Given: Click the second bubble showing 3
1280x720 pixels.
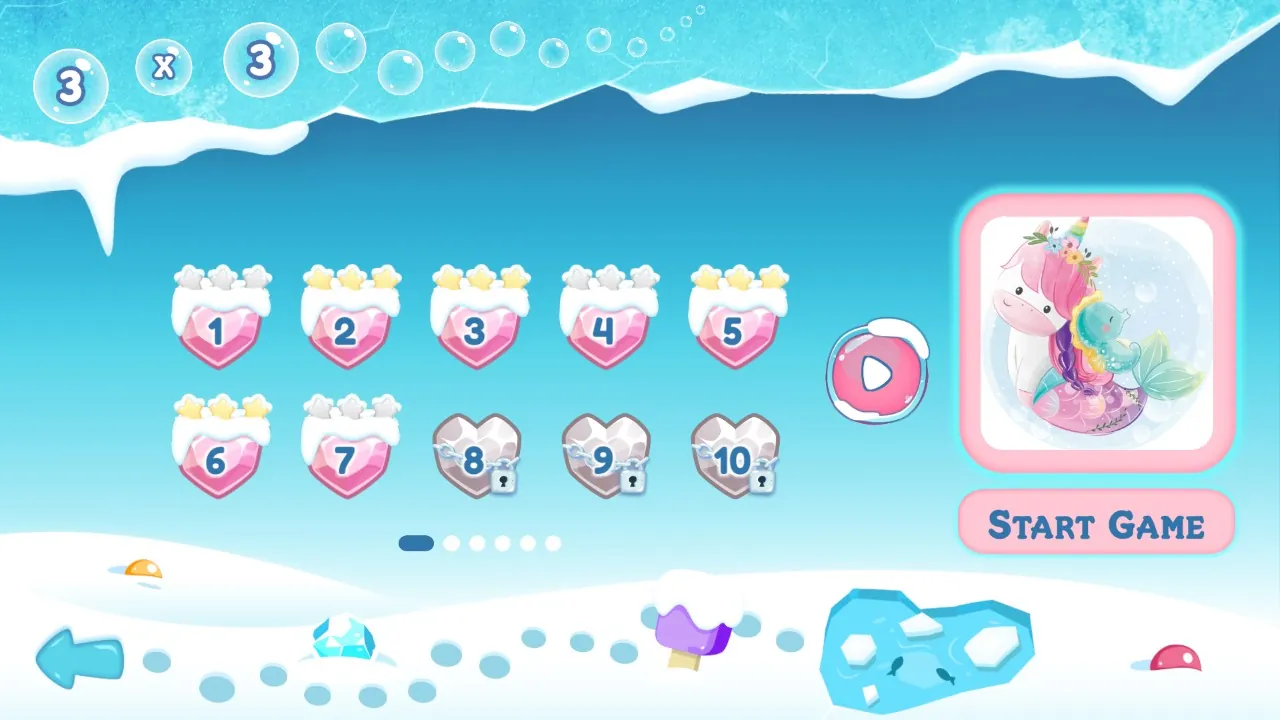Looking at the screenshot, I should tap(261, 60).
